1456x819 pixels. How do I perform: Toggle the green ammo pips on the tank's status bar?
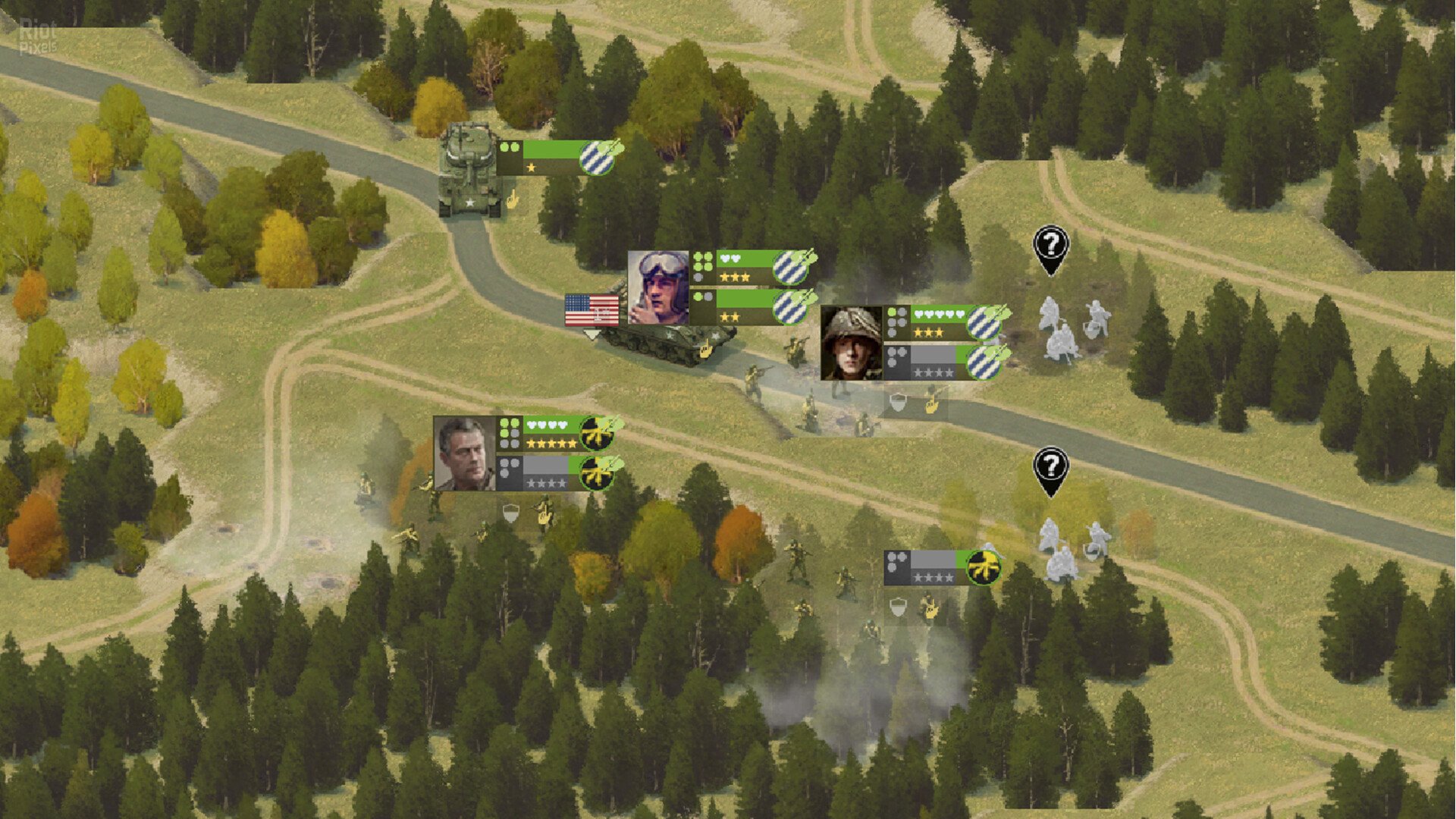click(x=509, y=147)
